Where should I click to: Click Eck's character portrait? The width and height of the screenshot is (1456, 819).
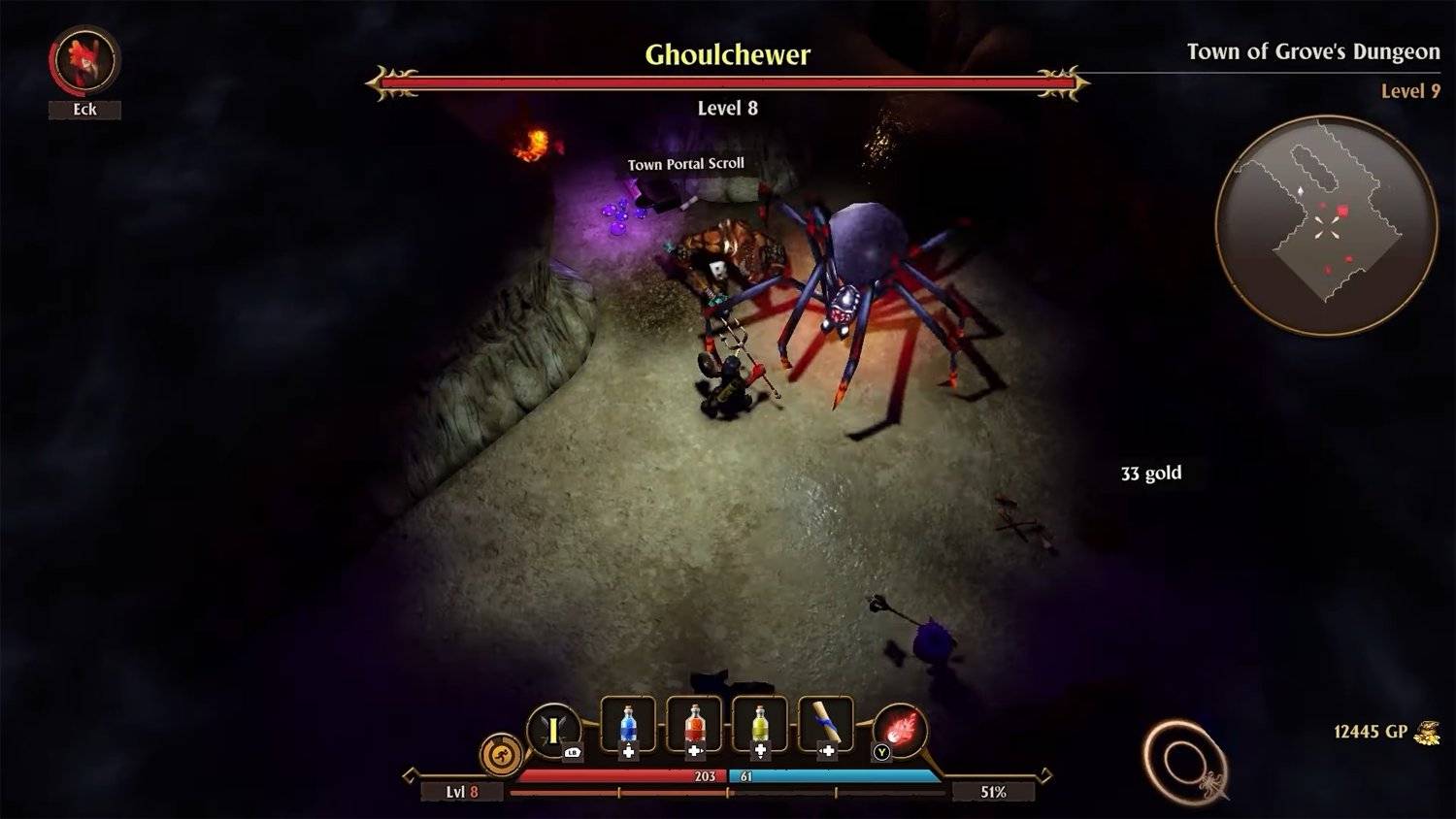(84, 60)
